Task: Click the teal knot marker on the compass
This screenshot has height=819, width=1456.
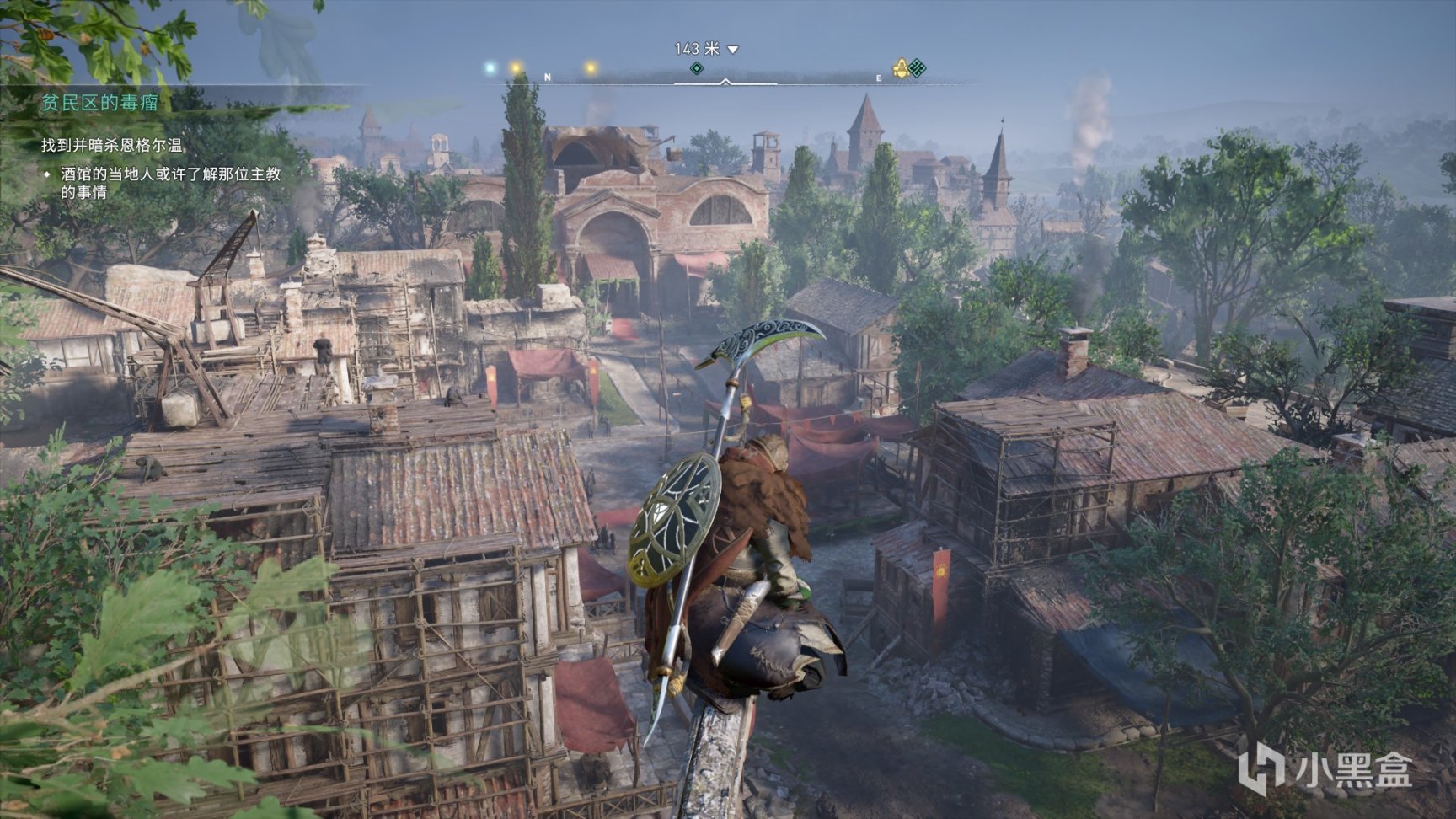Action: click(918, 68)
